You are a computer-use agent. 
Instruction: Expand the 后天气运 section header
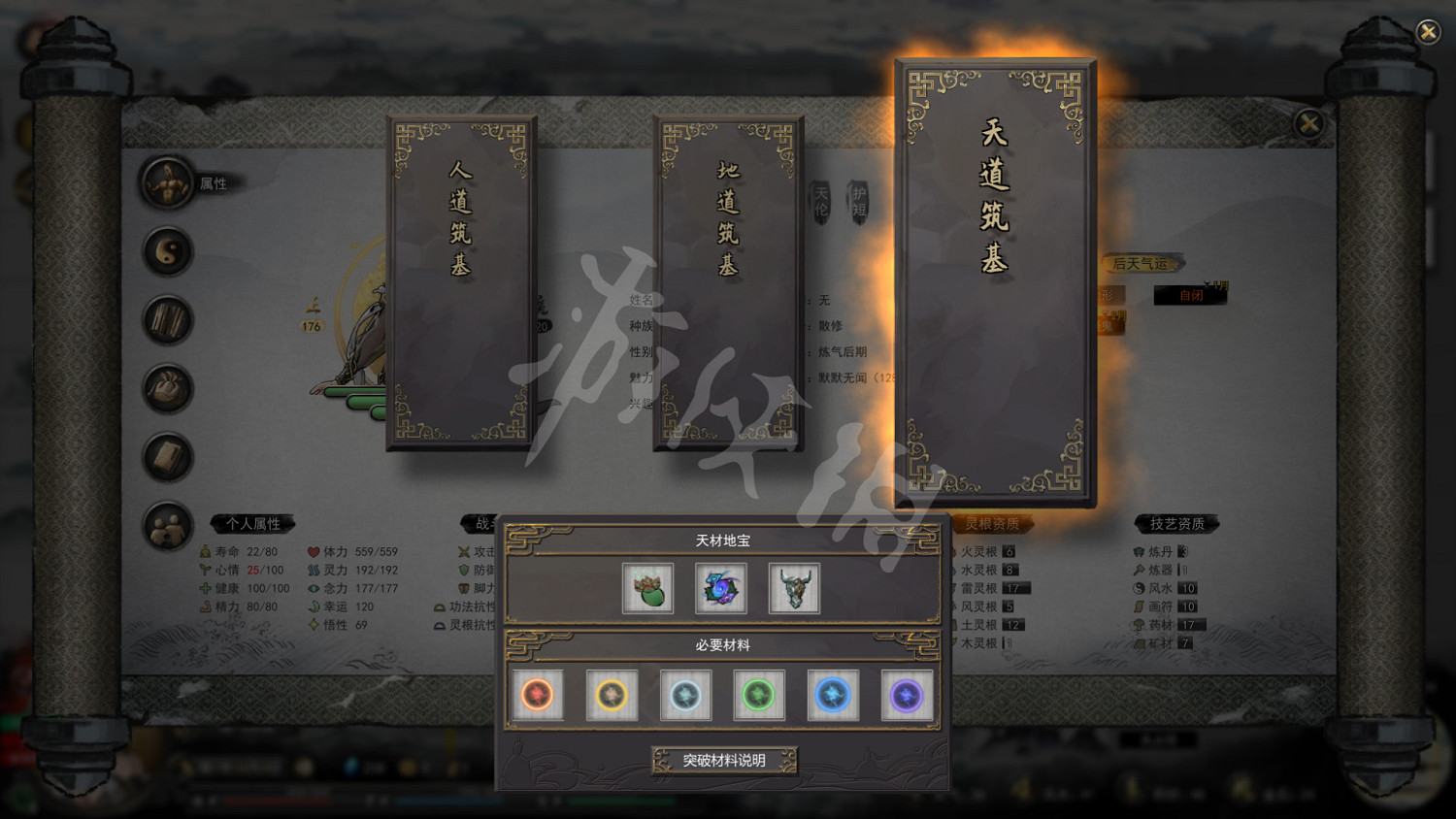[1142, 263]
